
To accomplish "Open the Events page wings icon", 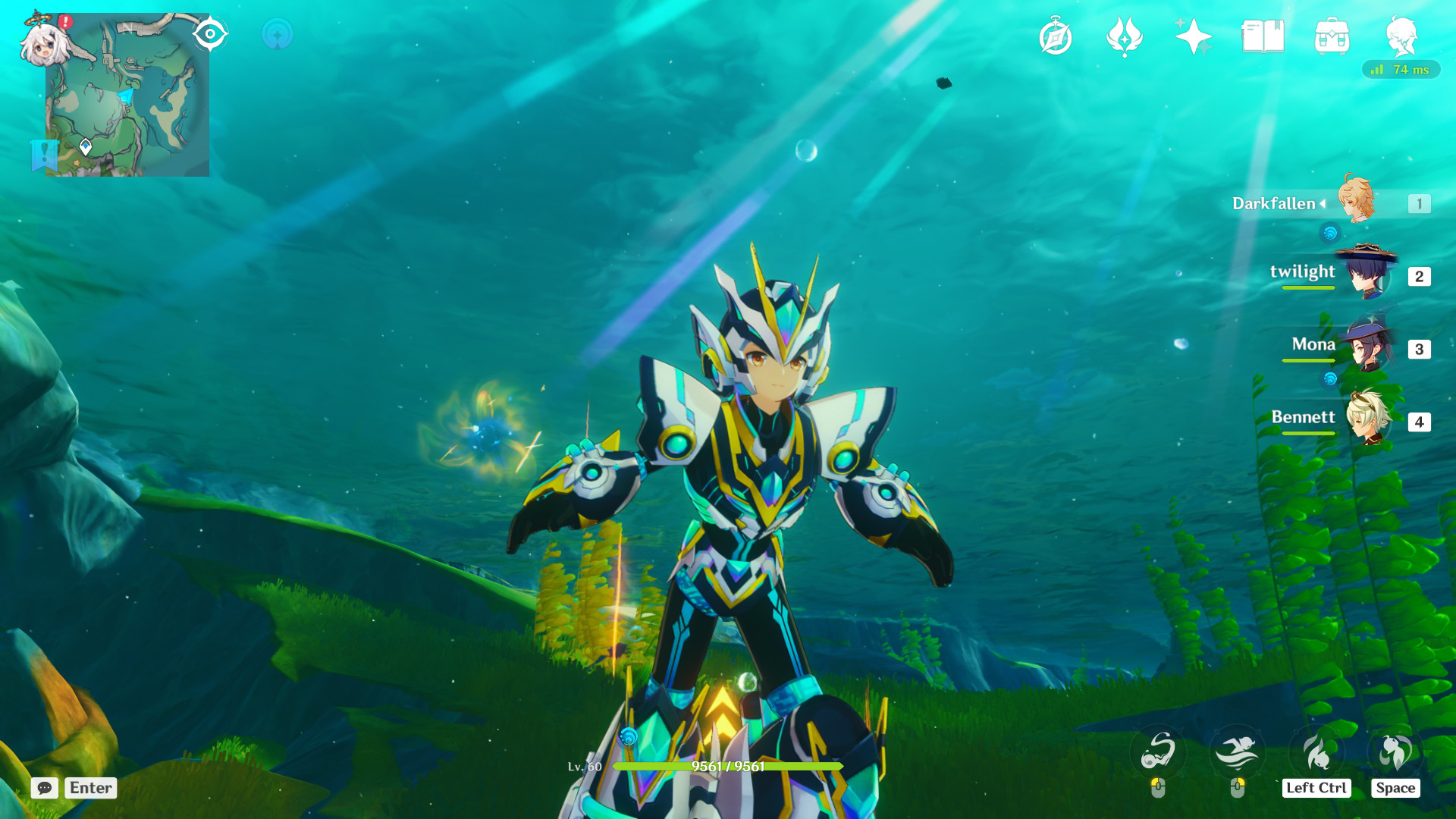I will 1126,34.
